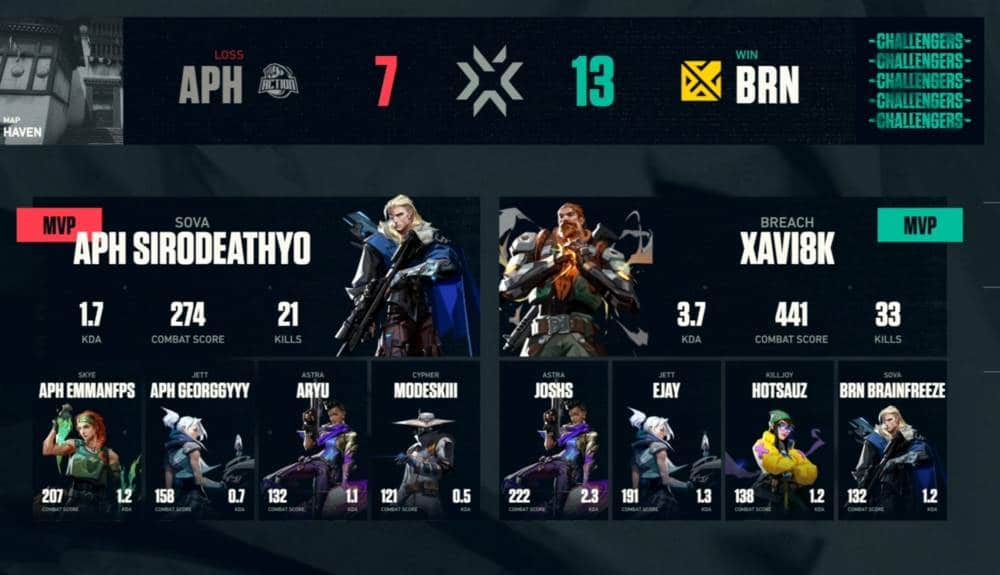Click the yellow BRN team logo
Image resolution: width=1000 pixels, height=575 pixels.
click(x=701, y=82)
